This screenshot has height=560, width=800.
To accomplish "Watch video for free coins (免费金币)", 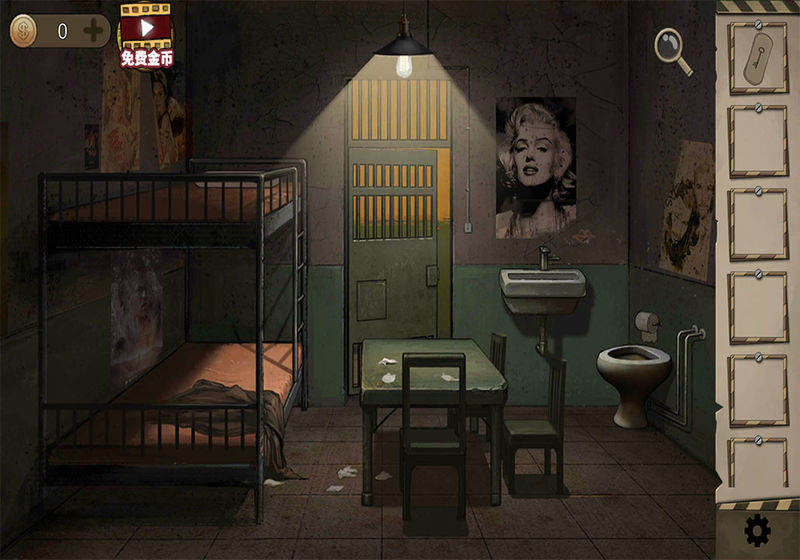I will point(147,37).
